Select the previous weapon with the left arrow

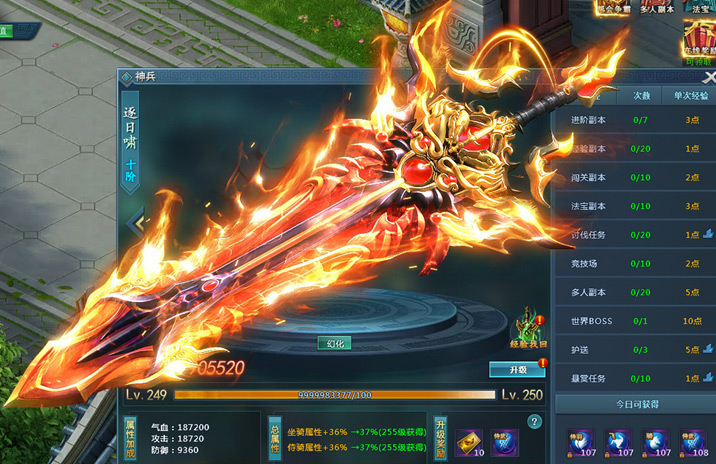(137, 222)
